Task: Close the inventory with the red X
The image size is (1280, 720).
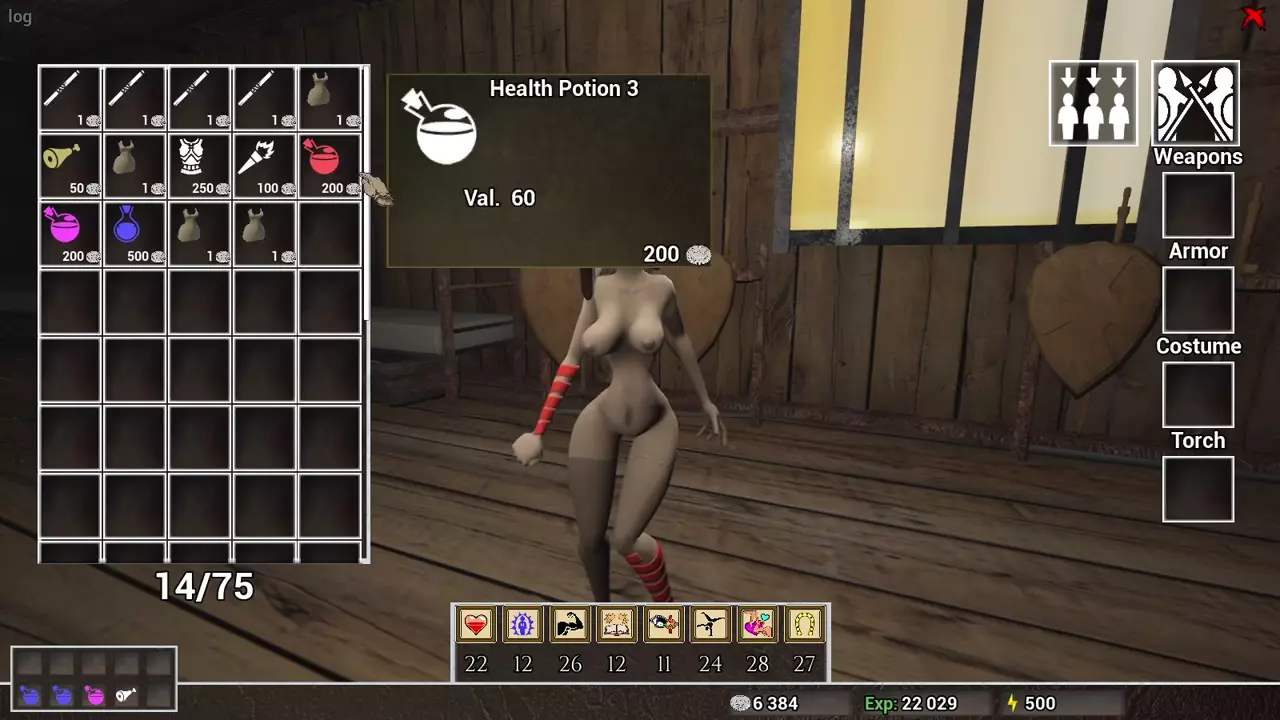Action: coord(1253,17)
